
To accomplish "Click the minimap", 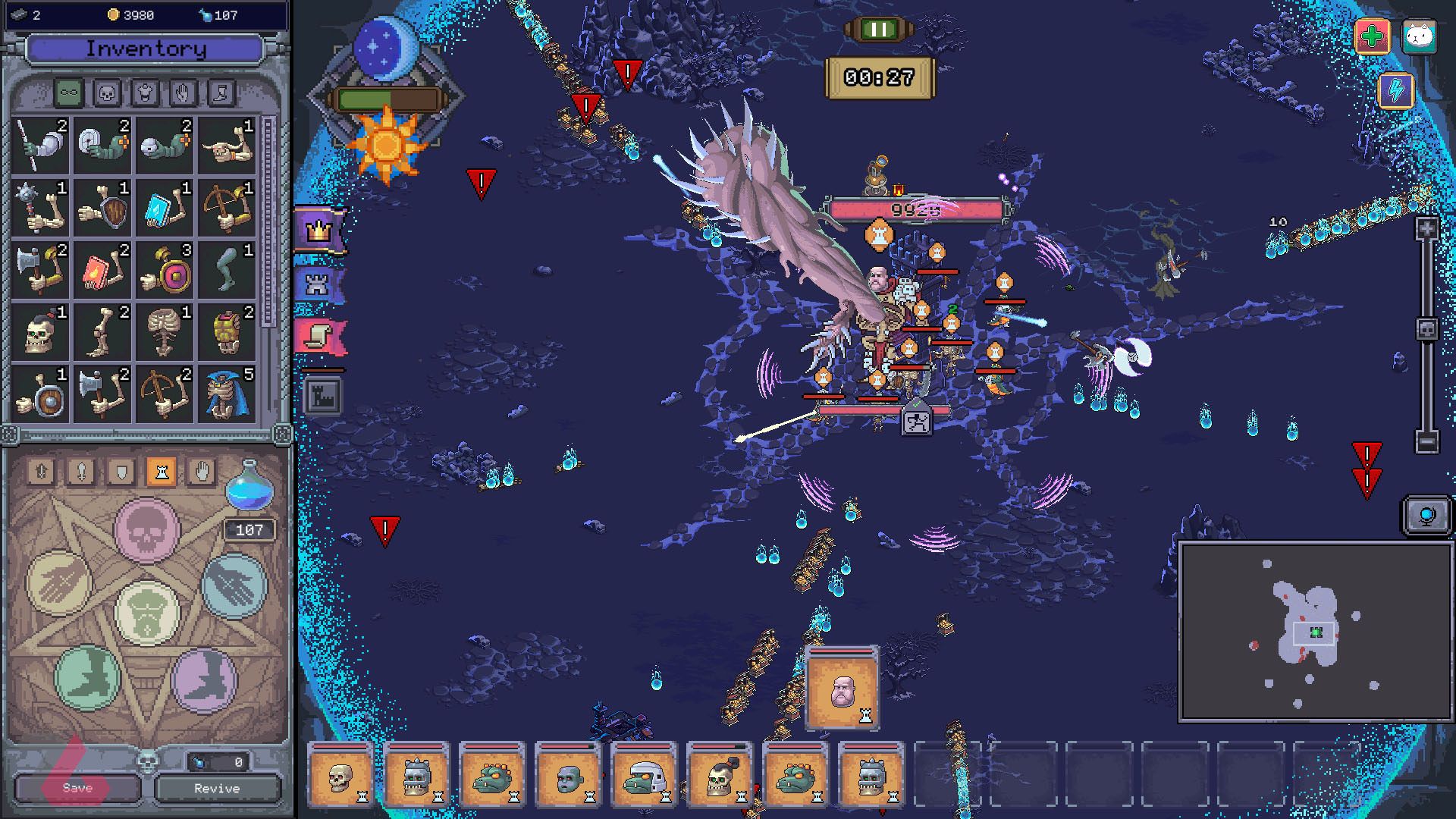I will 1315,632.
